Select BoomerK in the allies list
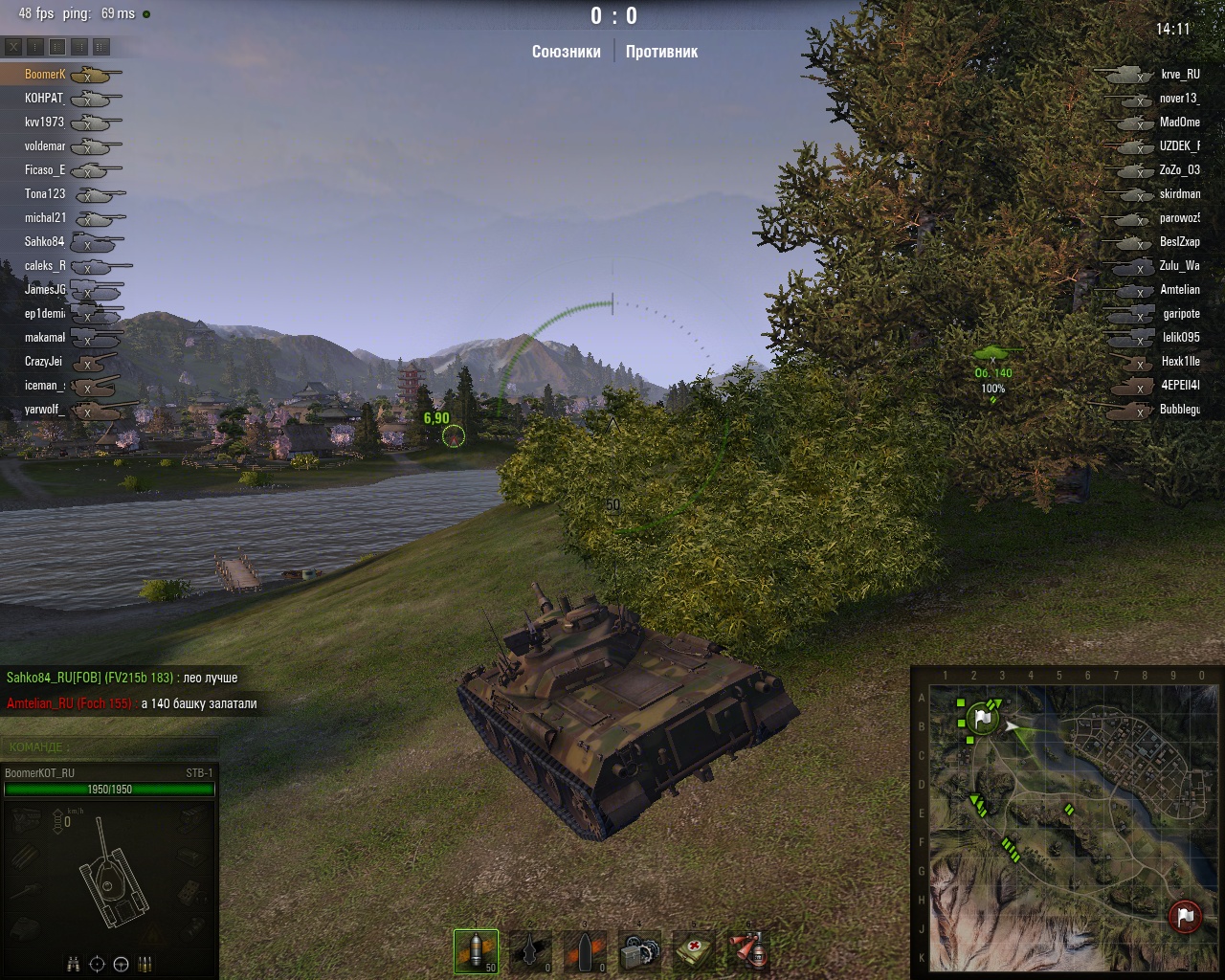Screen dimensions: 1225x980 pos(45,75)
